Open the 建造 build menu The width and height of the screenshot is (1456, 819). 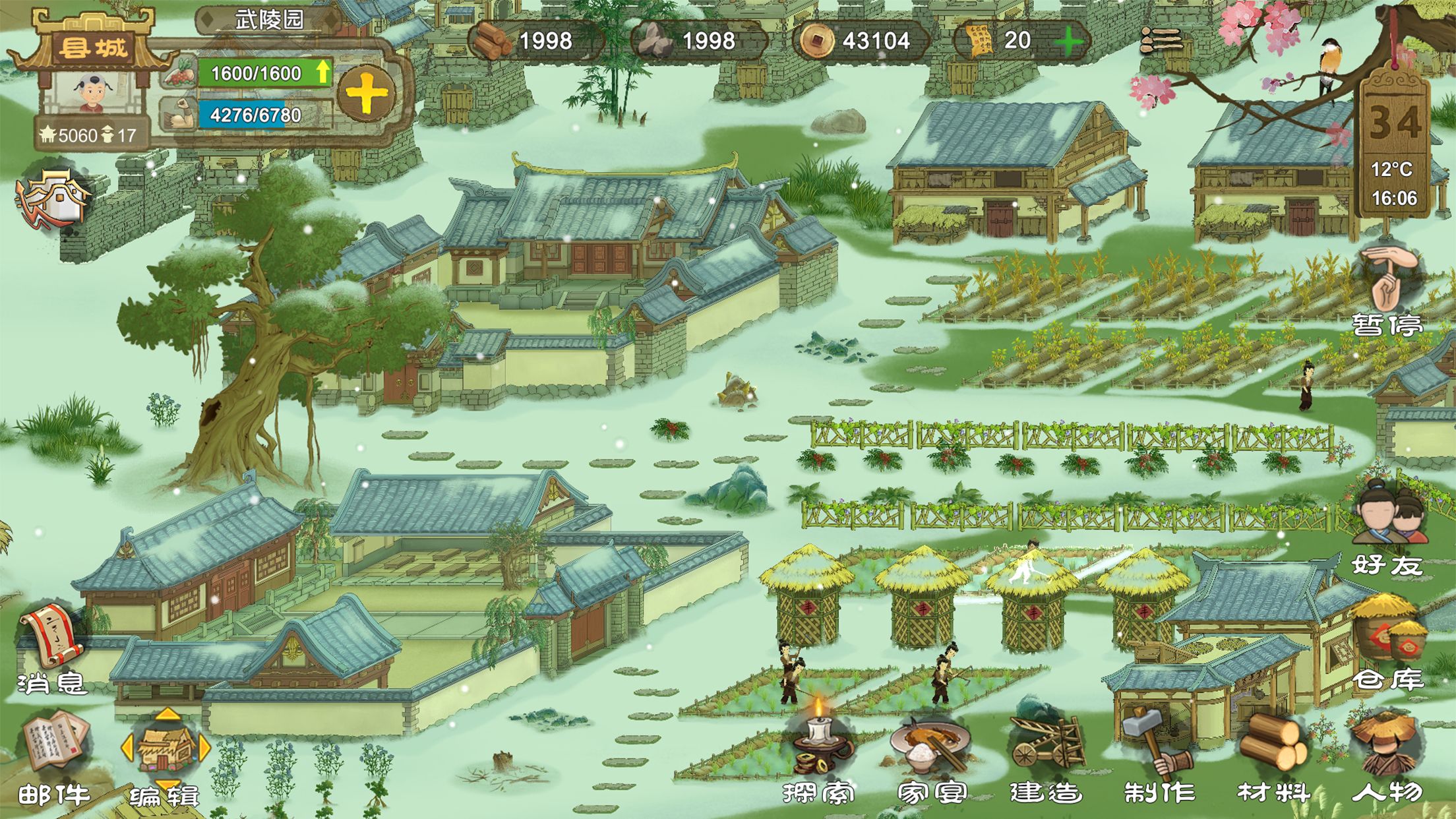tap(1046, 758)
